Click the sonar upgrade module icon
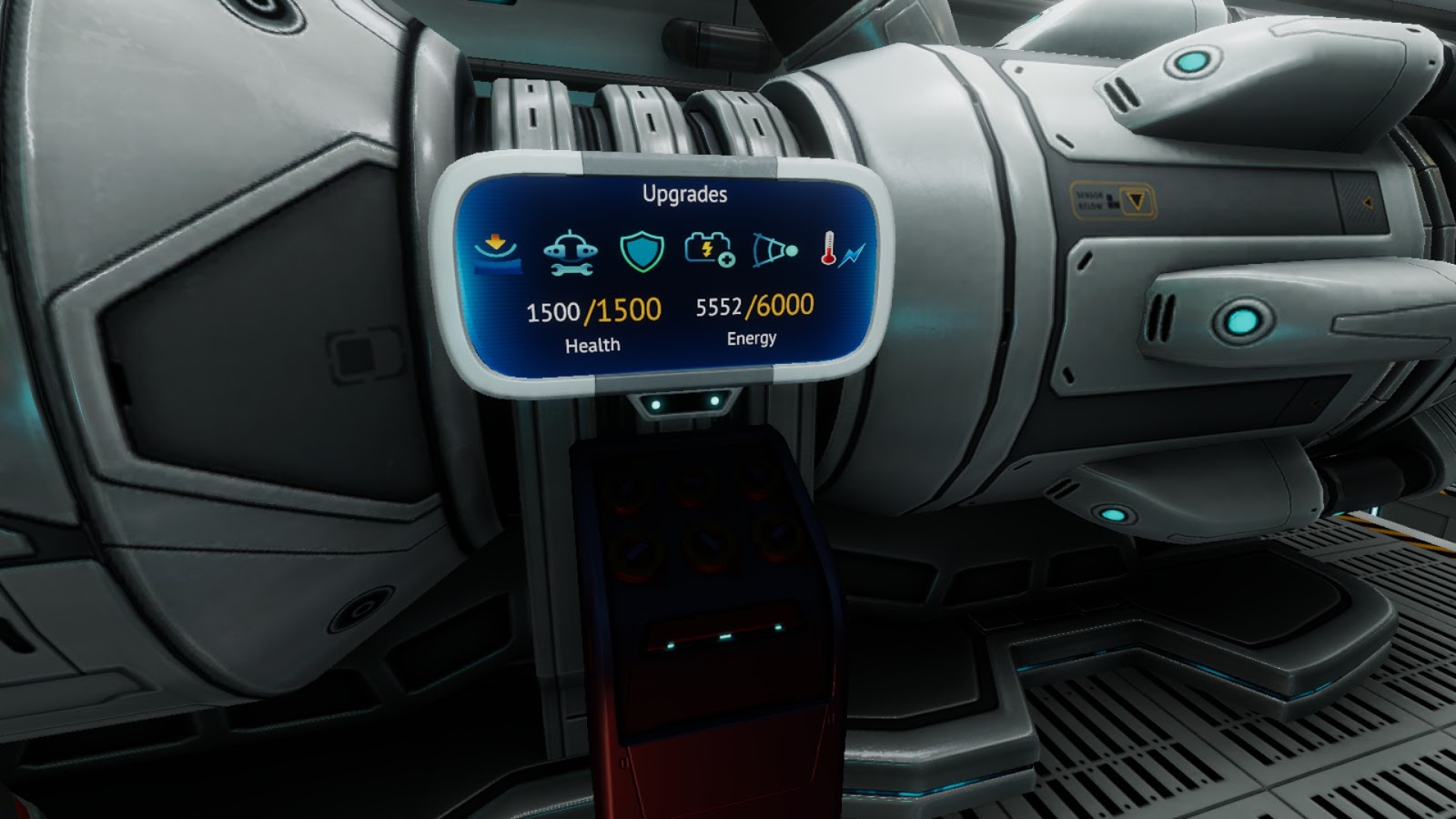Screen dimensions: 1456x819 pos(775,250)
